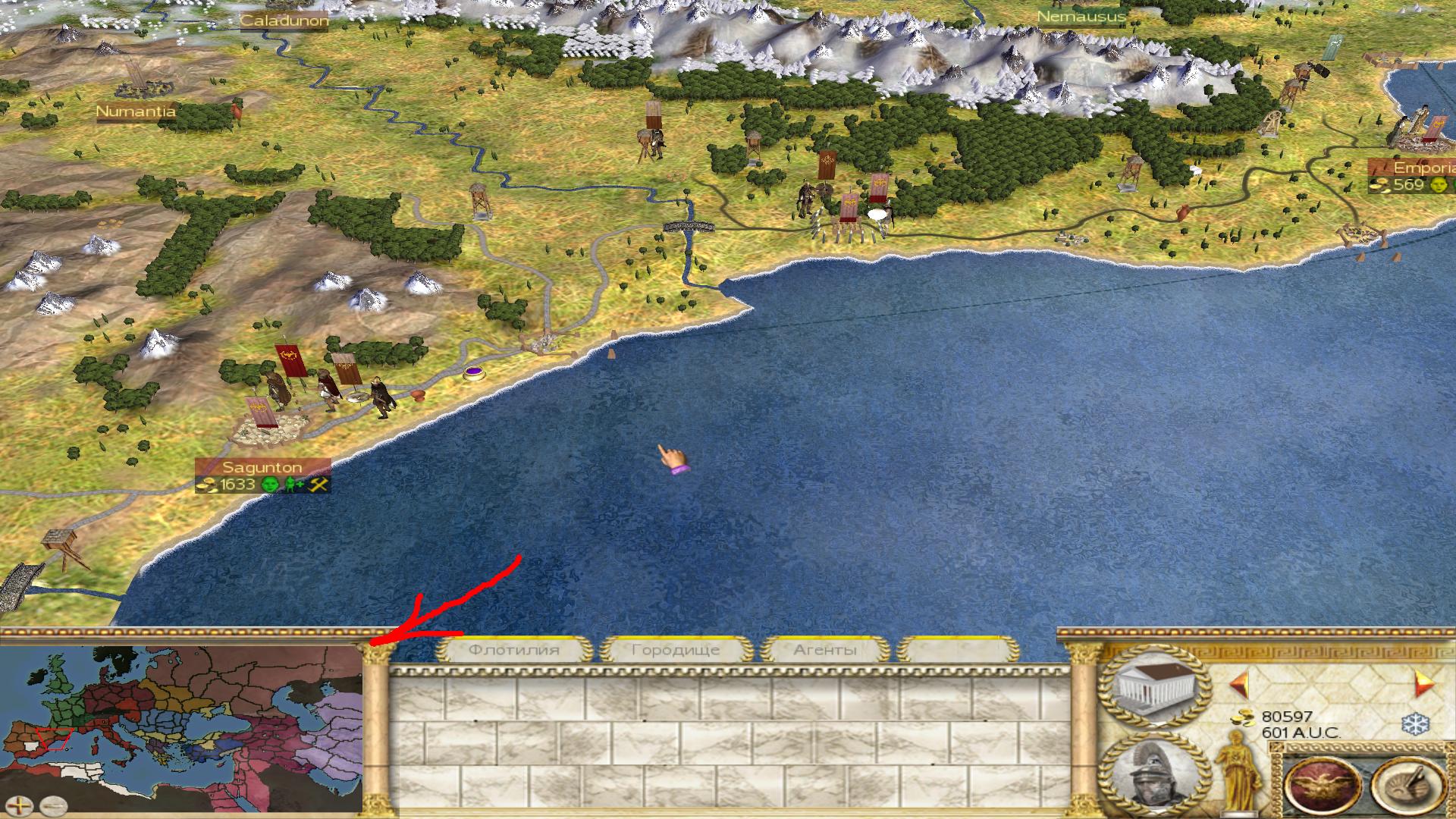Image resolution: width=1456 pixels, height=819 pixels.
Task: Select the Sagunton settlement label
Action: (x=262, y=467)
